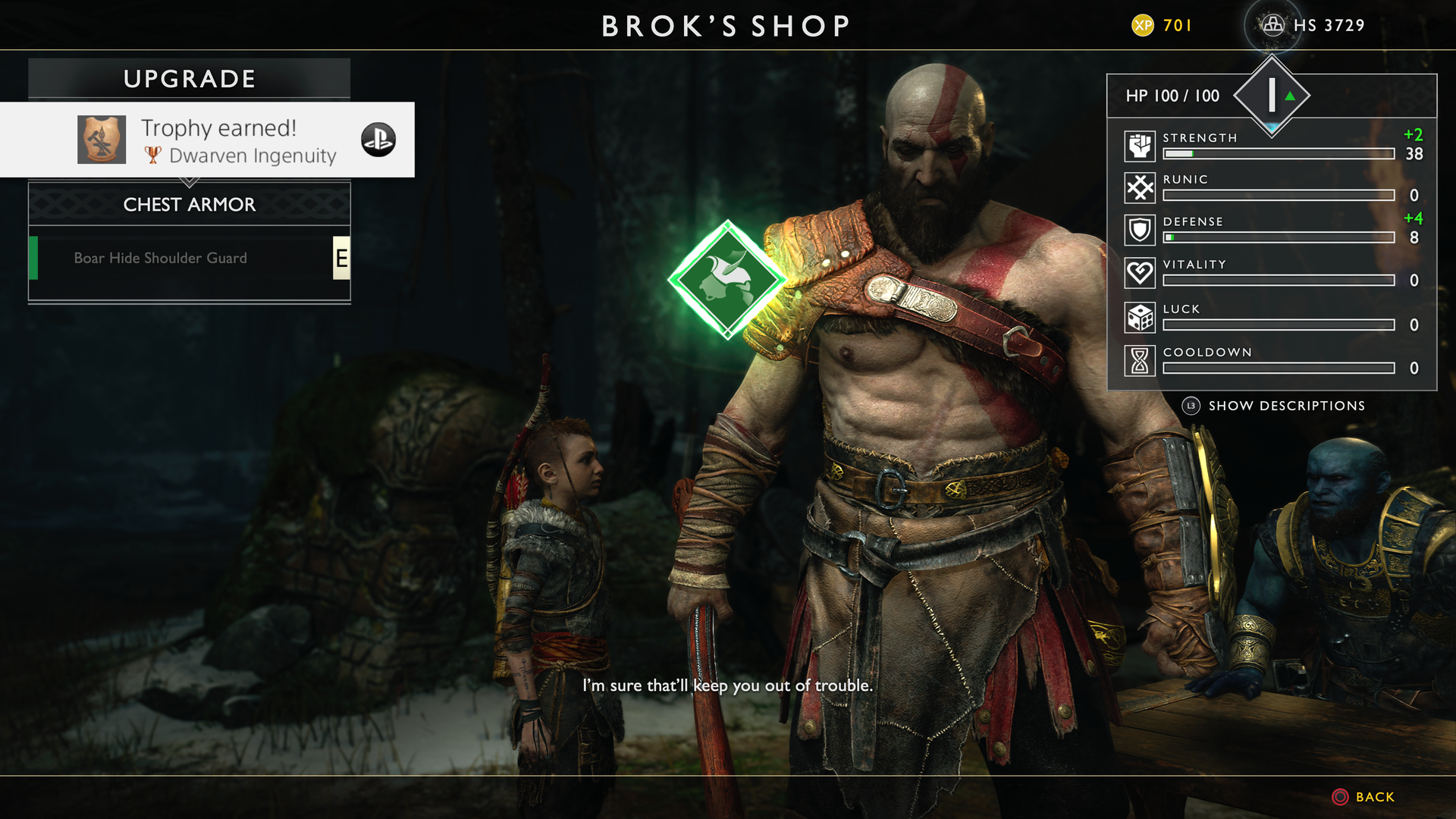Select the Runic stat icon
The image size is (1456, 819).
[1140, 187]
